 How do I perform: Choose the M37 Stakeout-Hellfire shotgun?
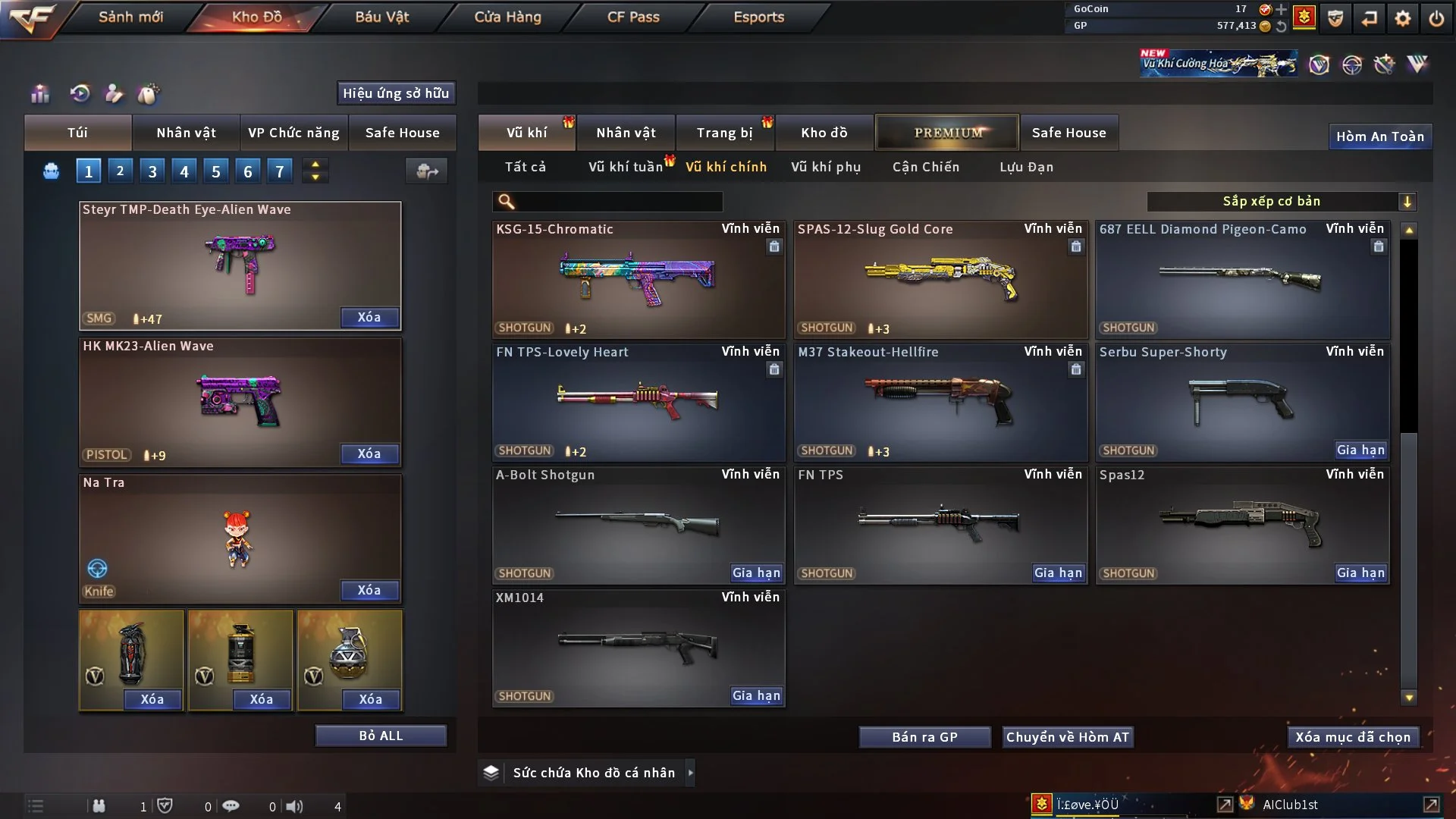click(x=940, y=402)
